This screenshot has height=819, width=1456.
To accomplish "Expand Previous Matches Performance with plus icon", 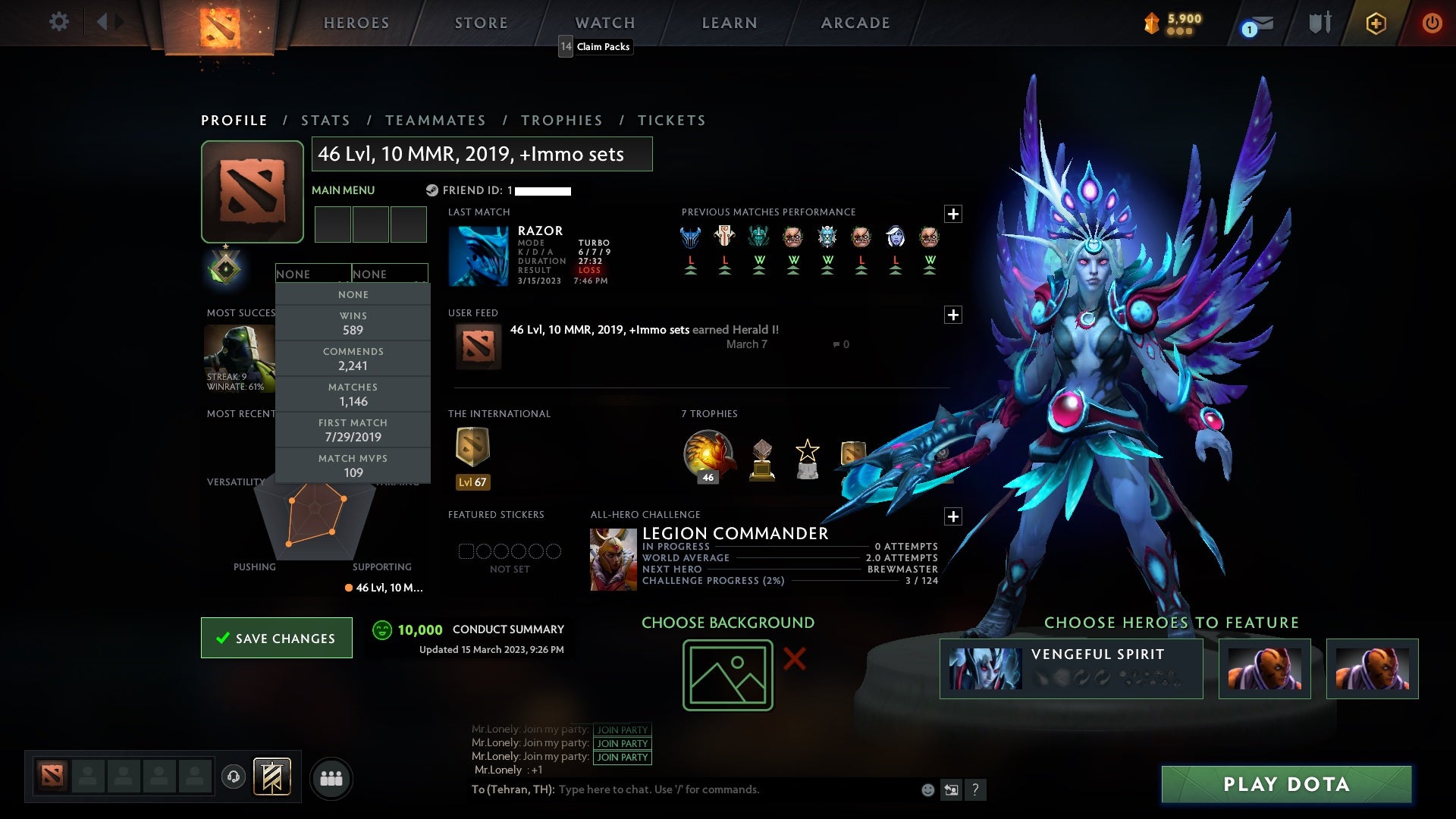I will [954, 213].
